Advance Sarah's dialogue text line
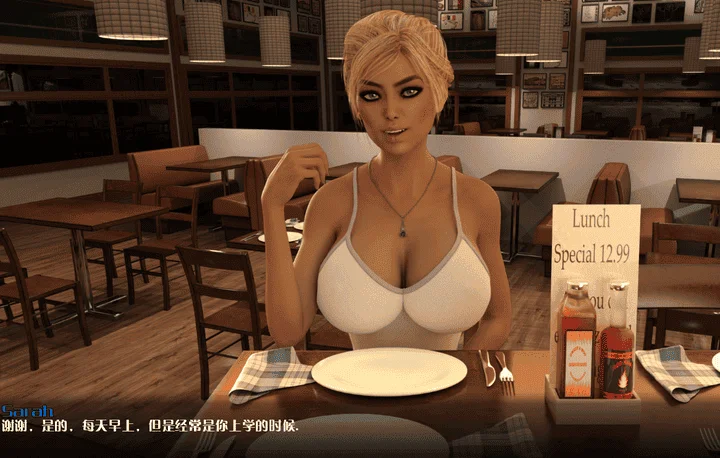This screenshot has width=720, height=458. coord(150,426)
